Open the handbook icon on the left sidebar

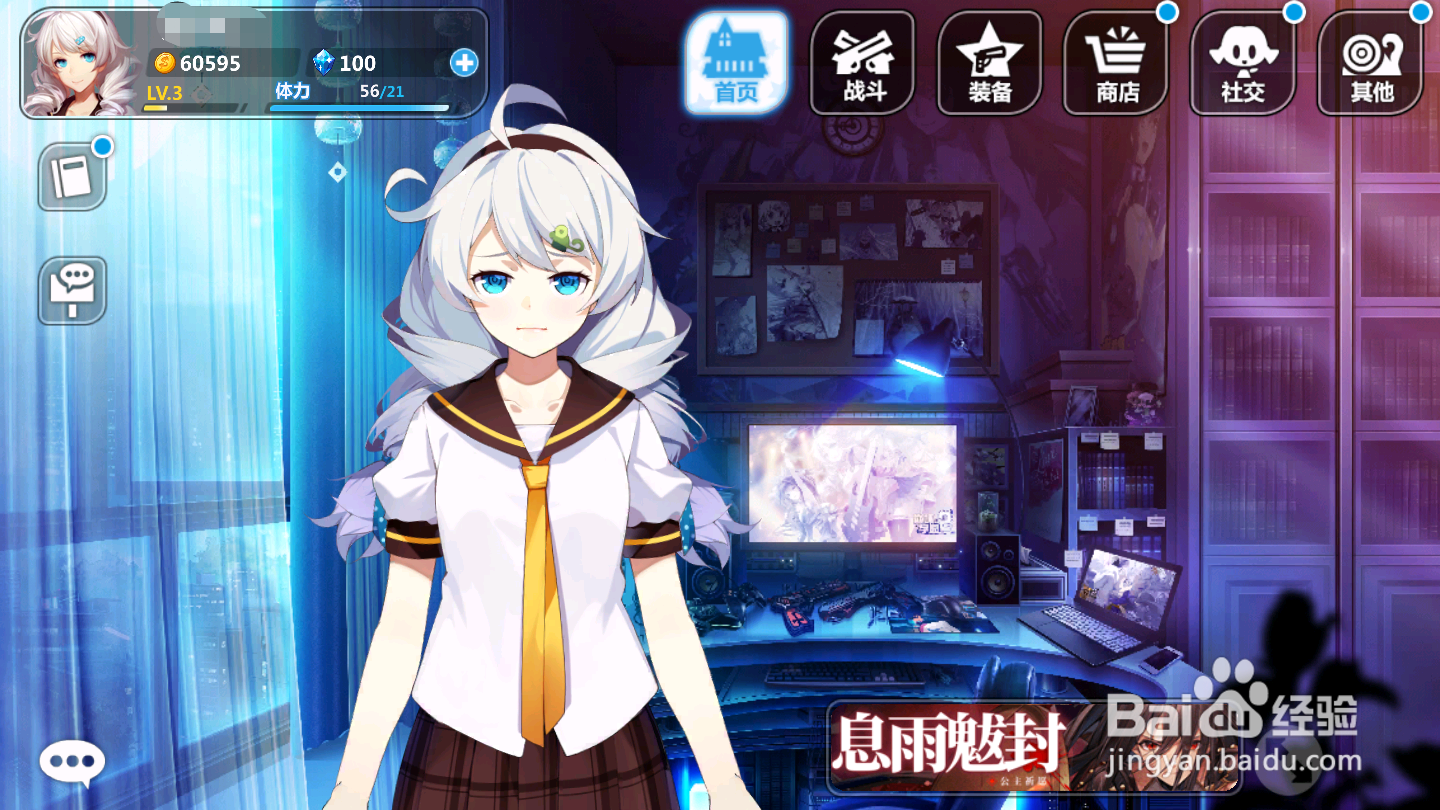[71, 178]
